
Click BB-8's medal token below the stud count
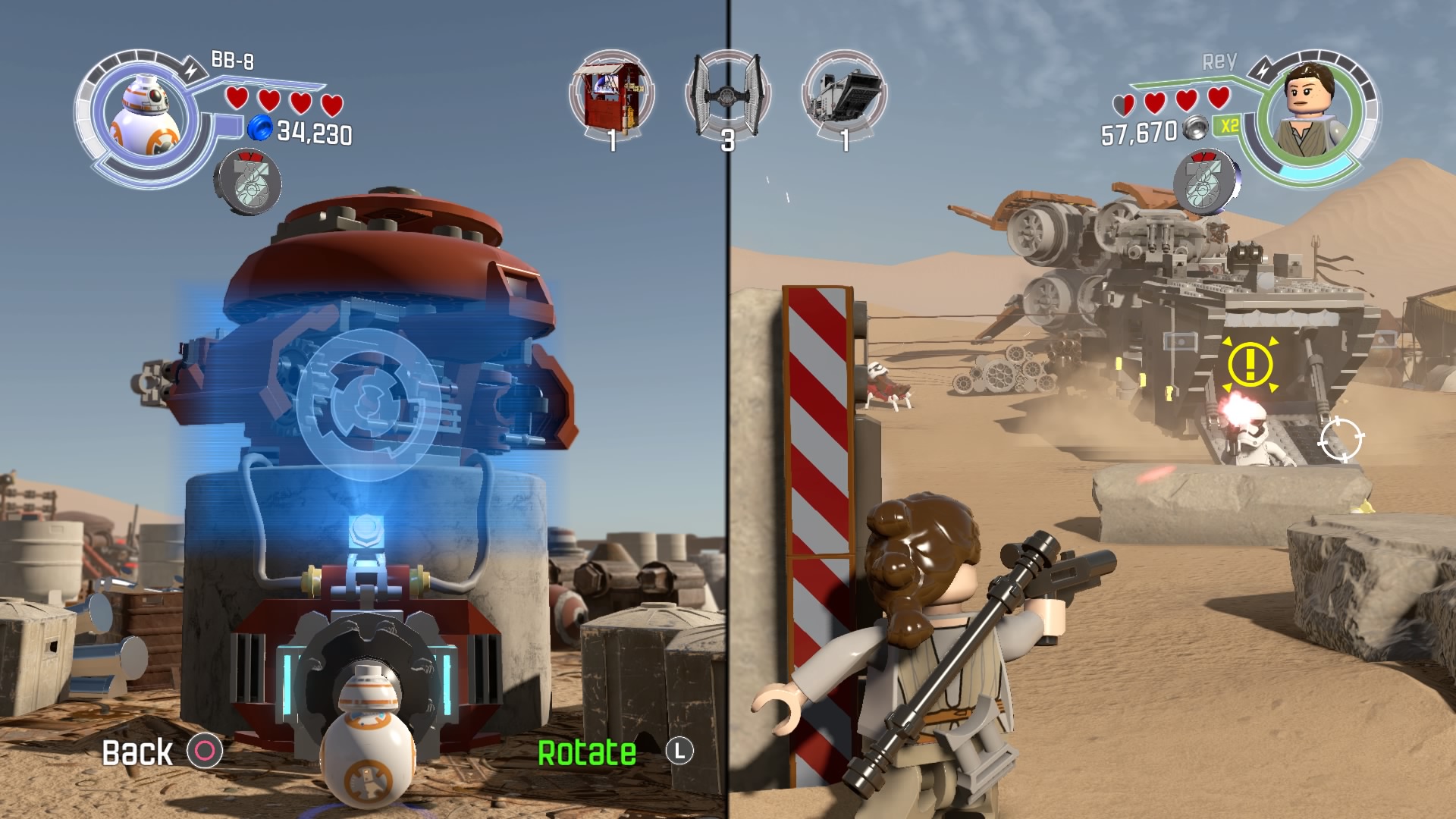coord(247,182)
